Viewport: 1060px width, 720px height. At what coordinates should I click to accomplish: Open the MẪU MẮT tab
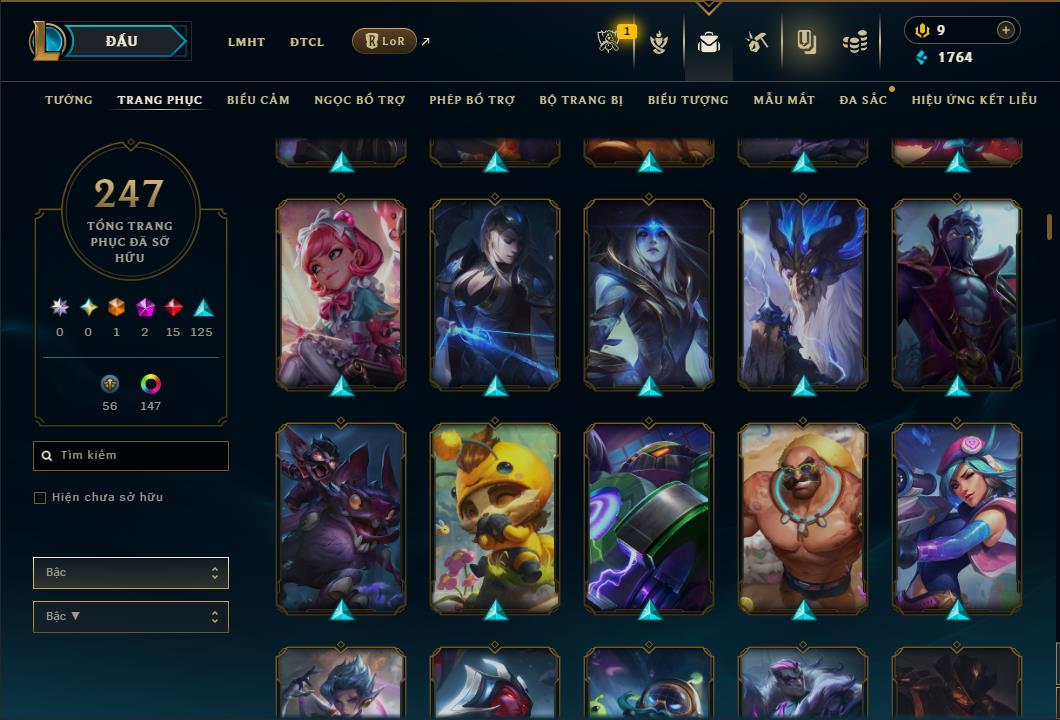784,100
